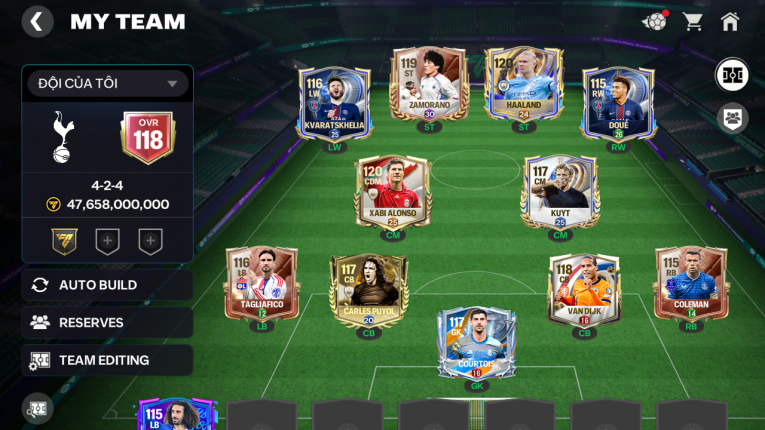The image size is (765, 430).
Task: Open the shopping cart store
Action: [x=692, y=21]
